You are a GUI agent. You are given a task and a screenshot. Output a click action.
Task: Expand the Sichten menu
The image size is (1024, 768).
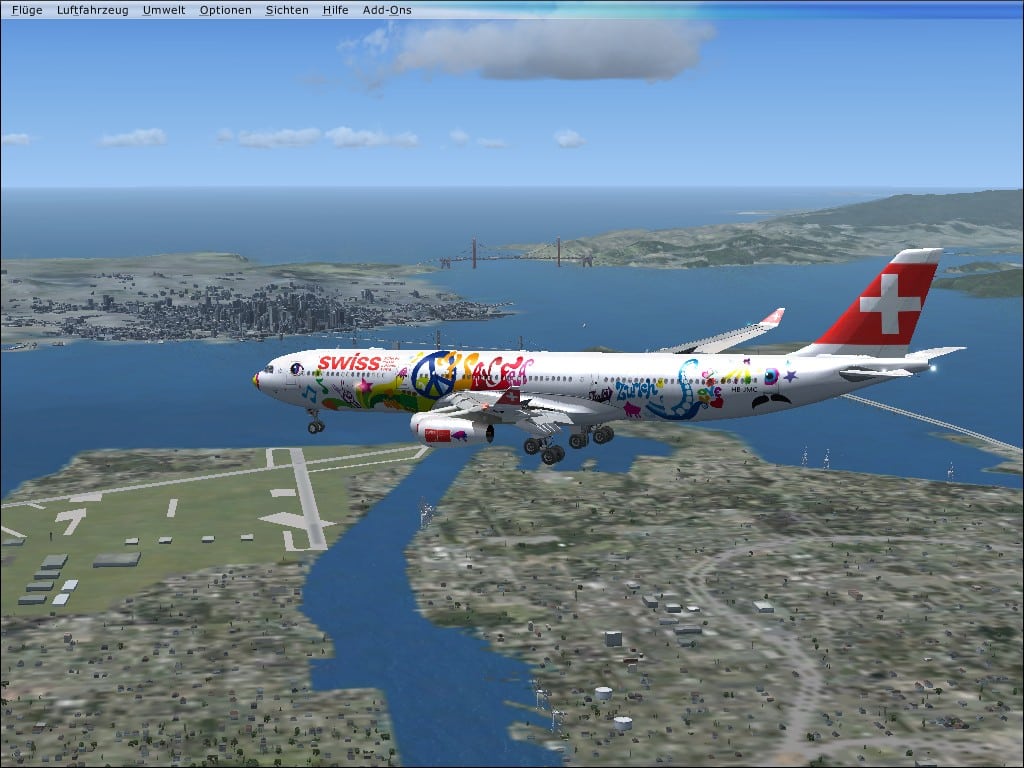tap(287, 10)
